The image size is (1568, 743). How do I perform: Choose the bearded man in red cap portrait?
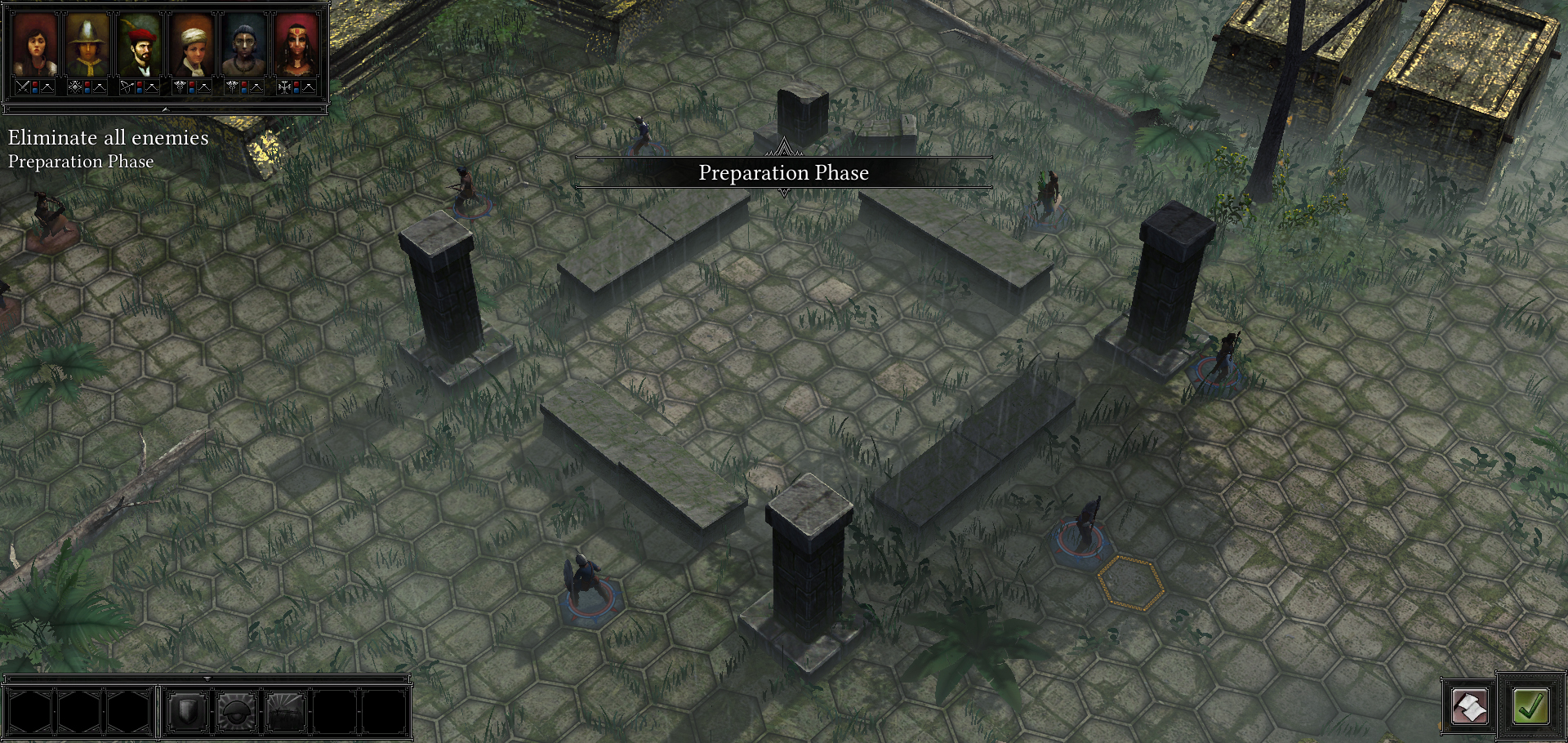[140, 47]
